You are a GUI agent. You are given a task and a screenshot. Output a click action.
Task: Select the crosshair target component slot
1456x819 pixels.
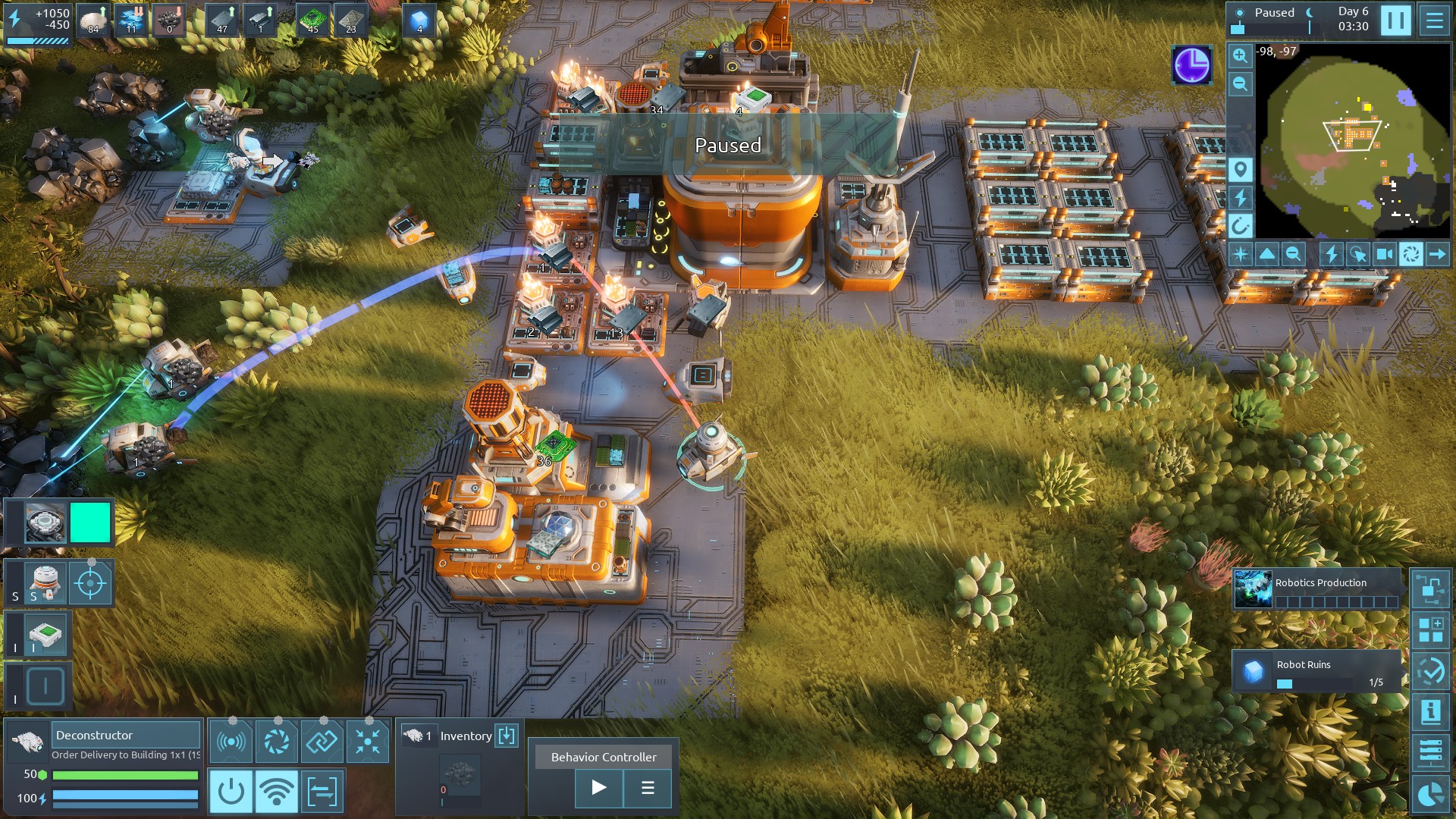click(x=90, y=583)
